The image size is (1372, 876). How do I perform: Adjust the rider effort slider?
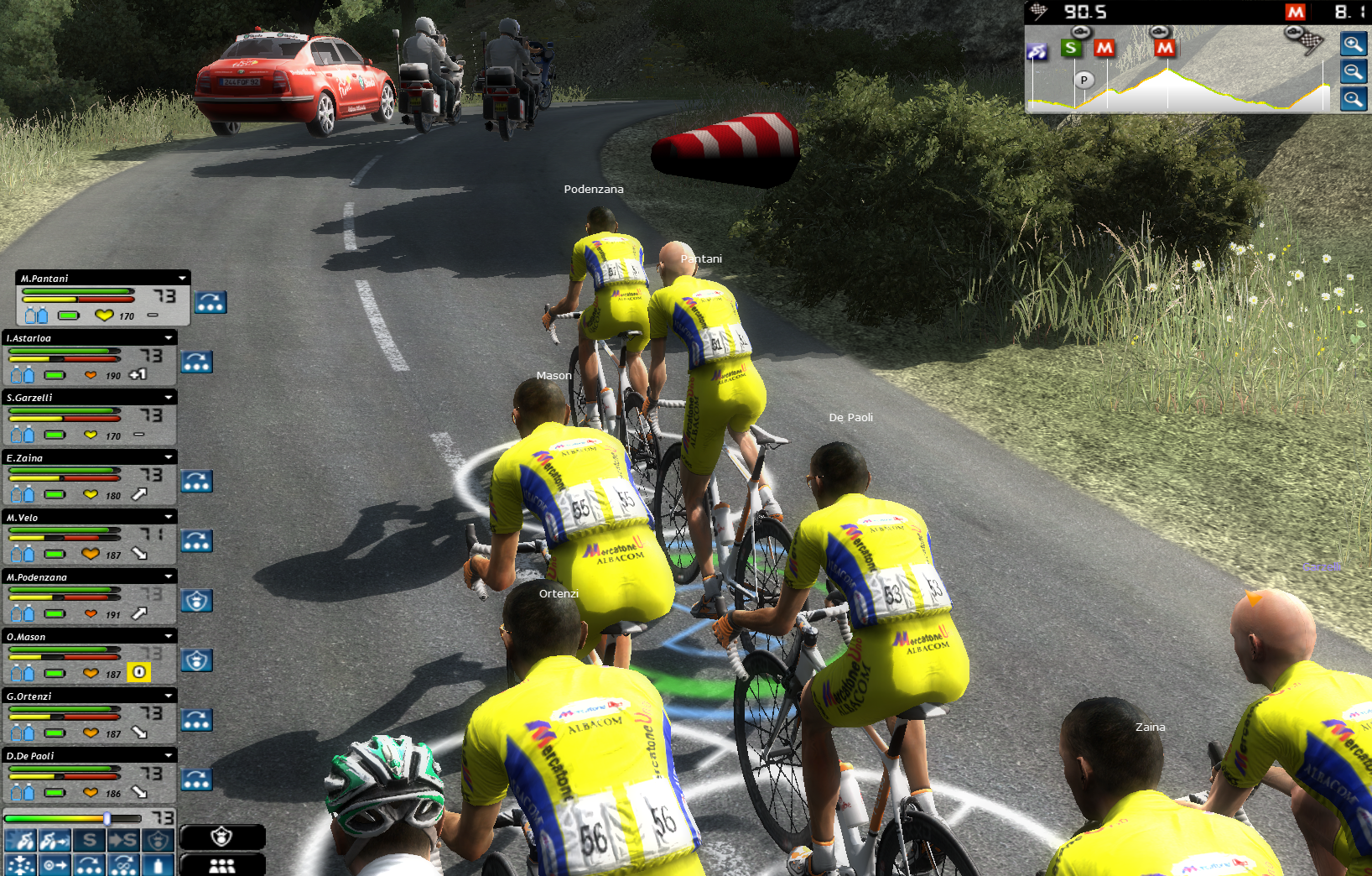pos(107,818)
